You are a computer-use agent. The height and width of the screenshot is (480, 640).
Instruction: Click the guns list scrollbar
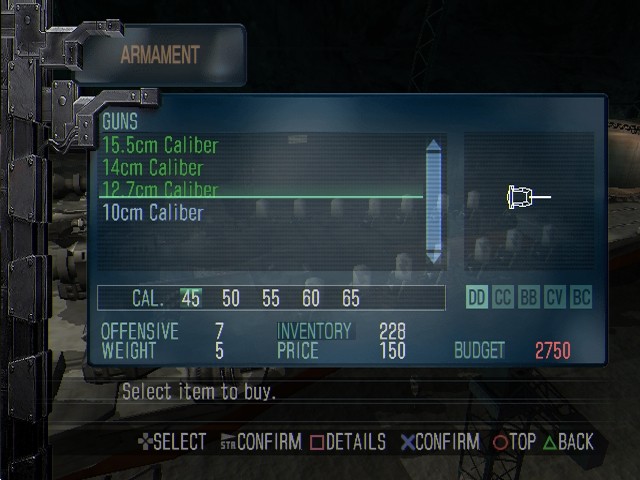[x=433, y=200]
